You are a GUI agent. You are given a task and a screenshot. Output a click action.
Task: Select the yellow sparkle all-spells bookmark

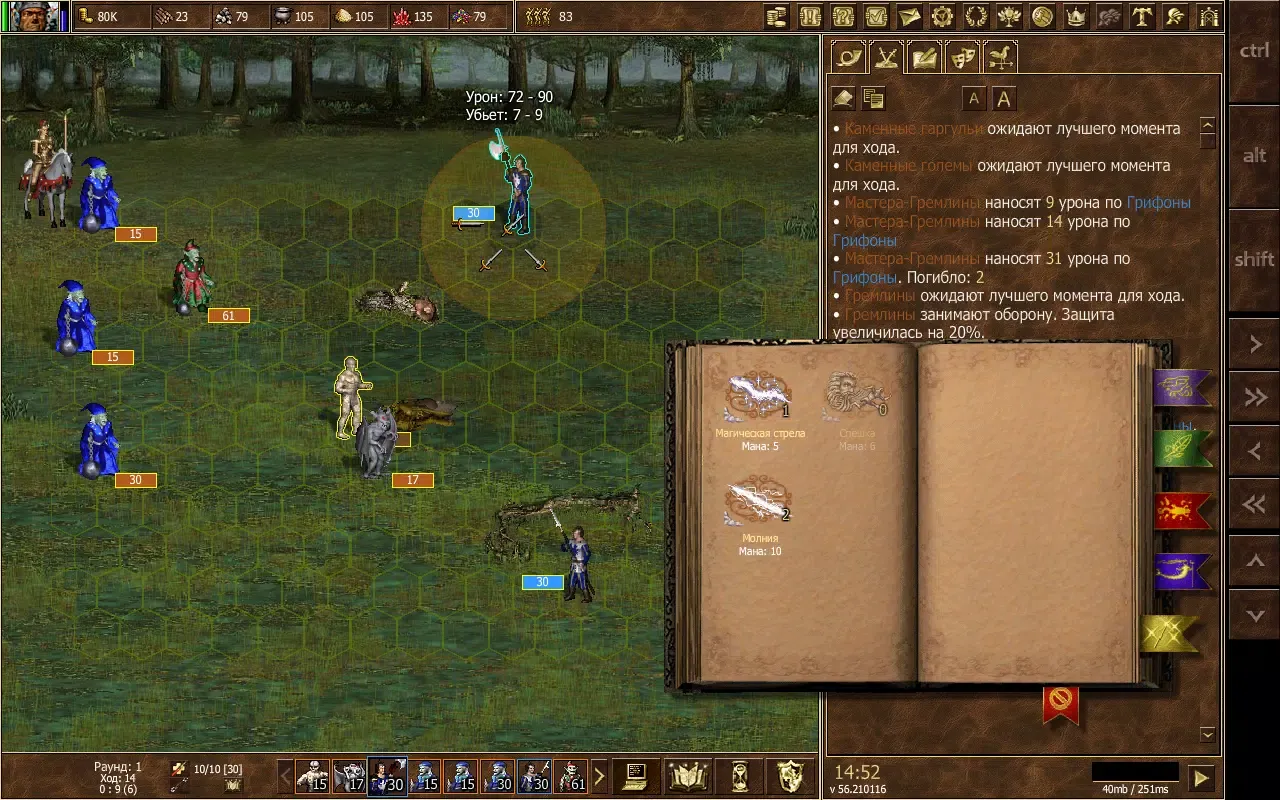[1170, 634]
